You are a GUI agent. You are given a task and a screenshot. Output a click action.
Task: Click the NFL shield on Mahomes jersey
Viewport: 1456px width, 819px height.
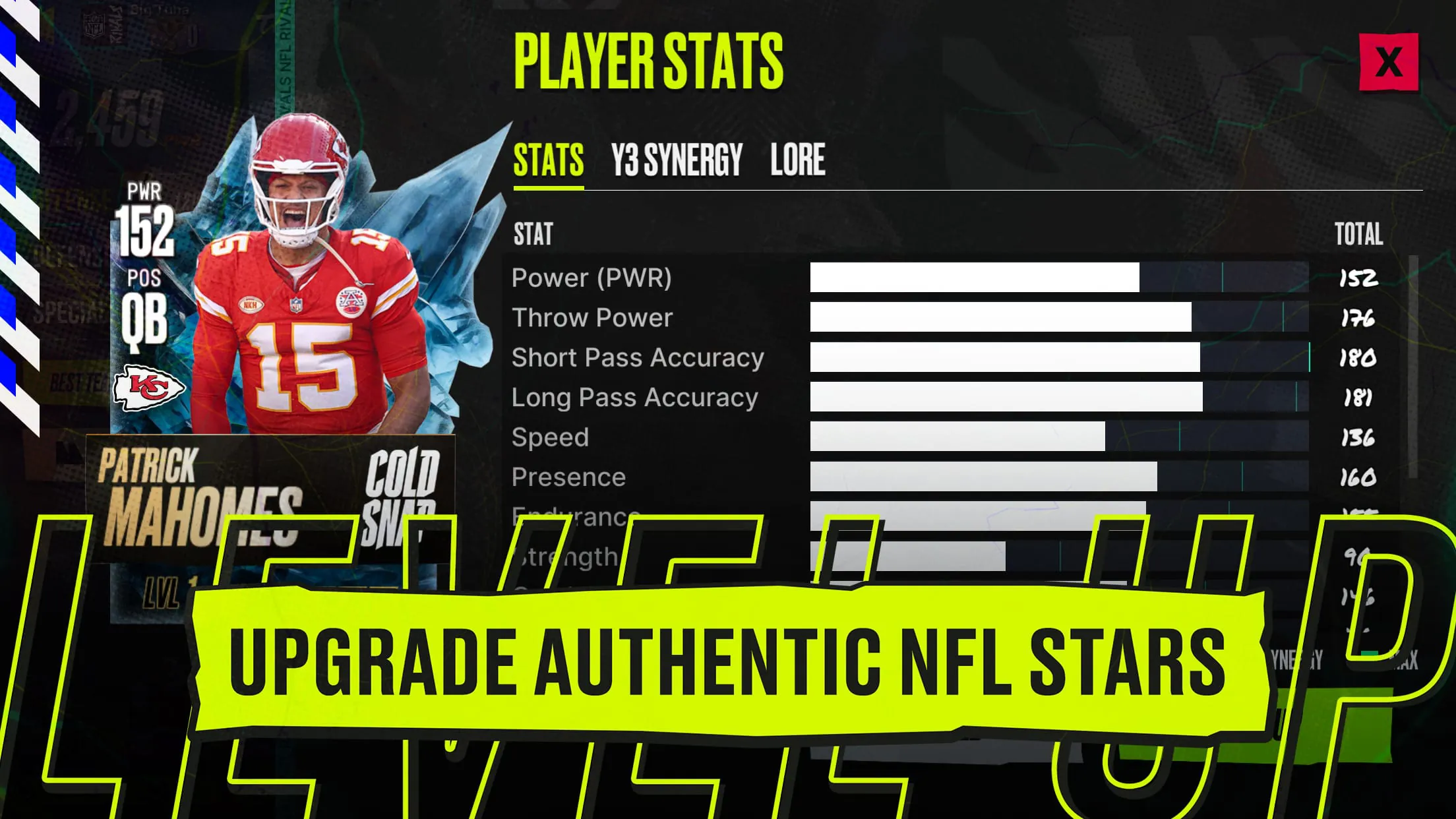[x=295, y=306]
